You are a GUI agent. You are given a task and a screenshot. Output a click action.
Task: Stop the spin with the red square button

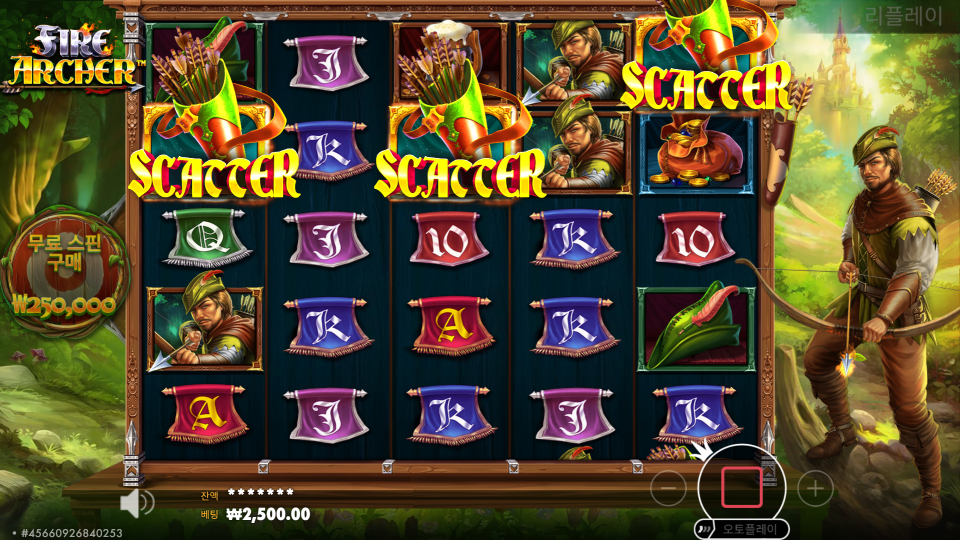[742, 487]
